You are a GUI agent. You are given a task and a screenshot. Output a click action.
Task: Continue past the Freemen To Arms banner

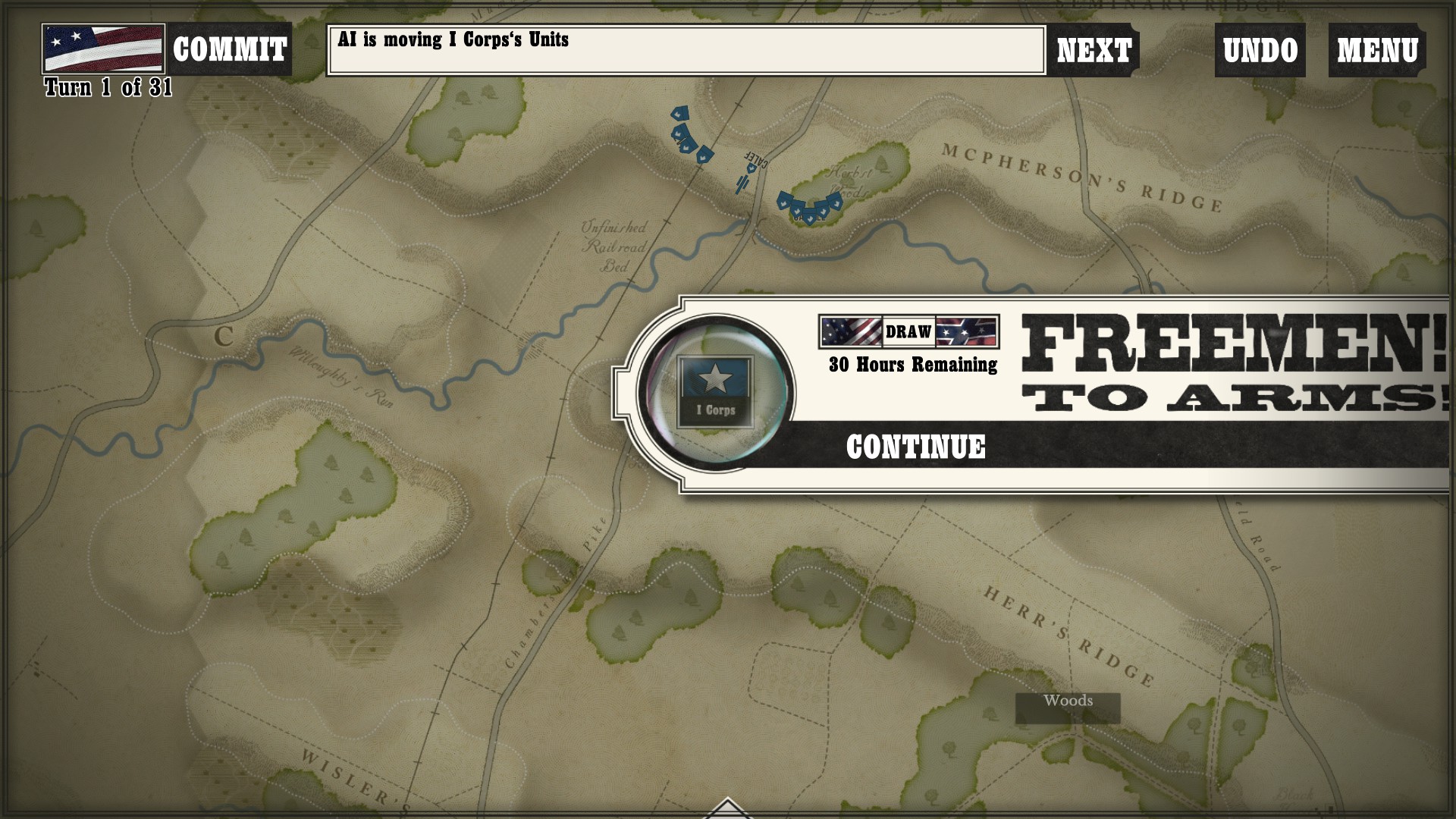click(x=915, y=447)
